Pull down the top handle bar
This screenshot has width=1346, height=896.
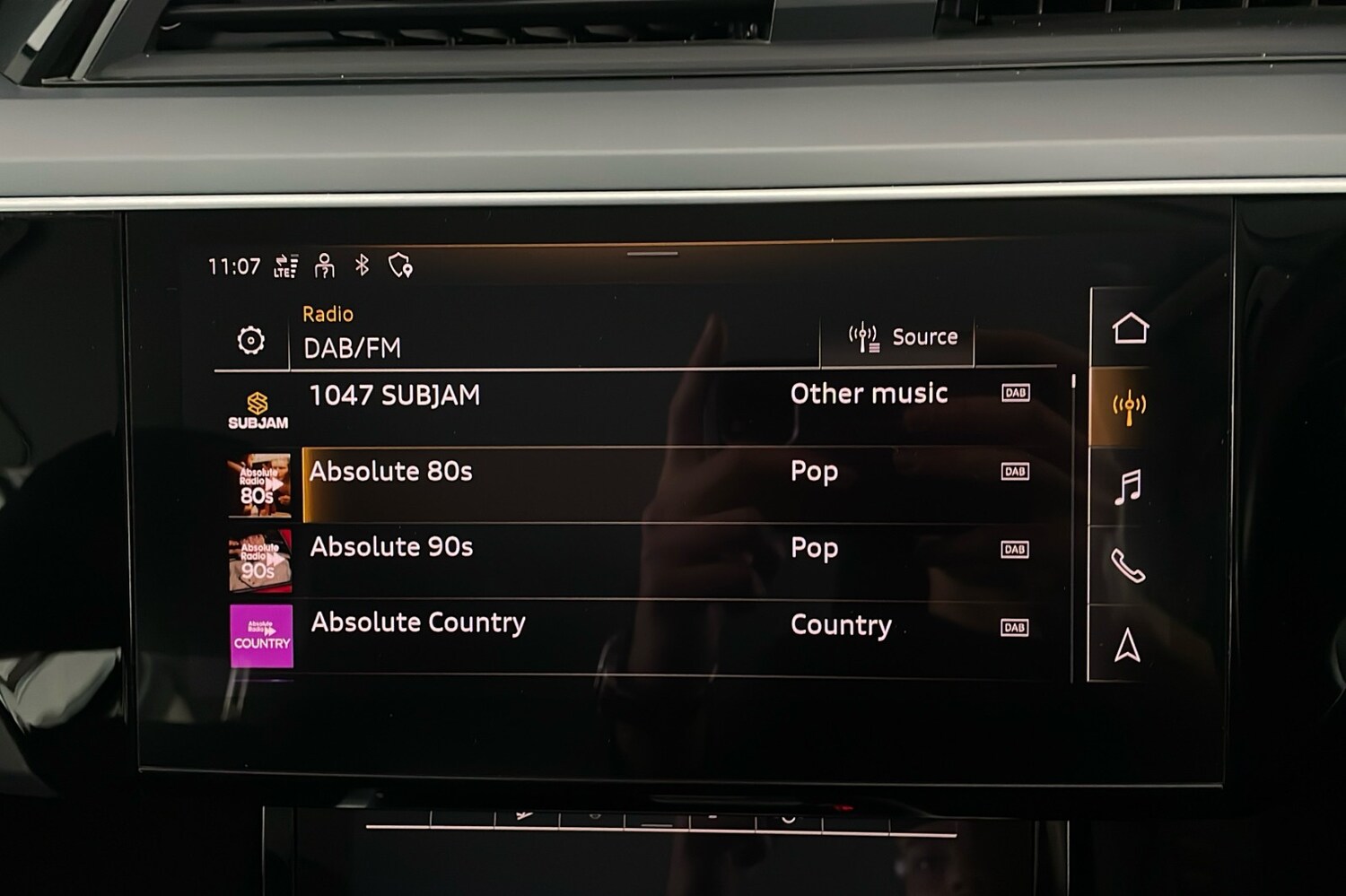tap(652, 254)
